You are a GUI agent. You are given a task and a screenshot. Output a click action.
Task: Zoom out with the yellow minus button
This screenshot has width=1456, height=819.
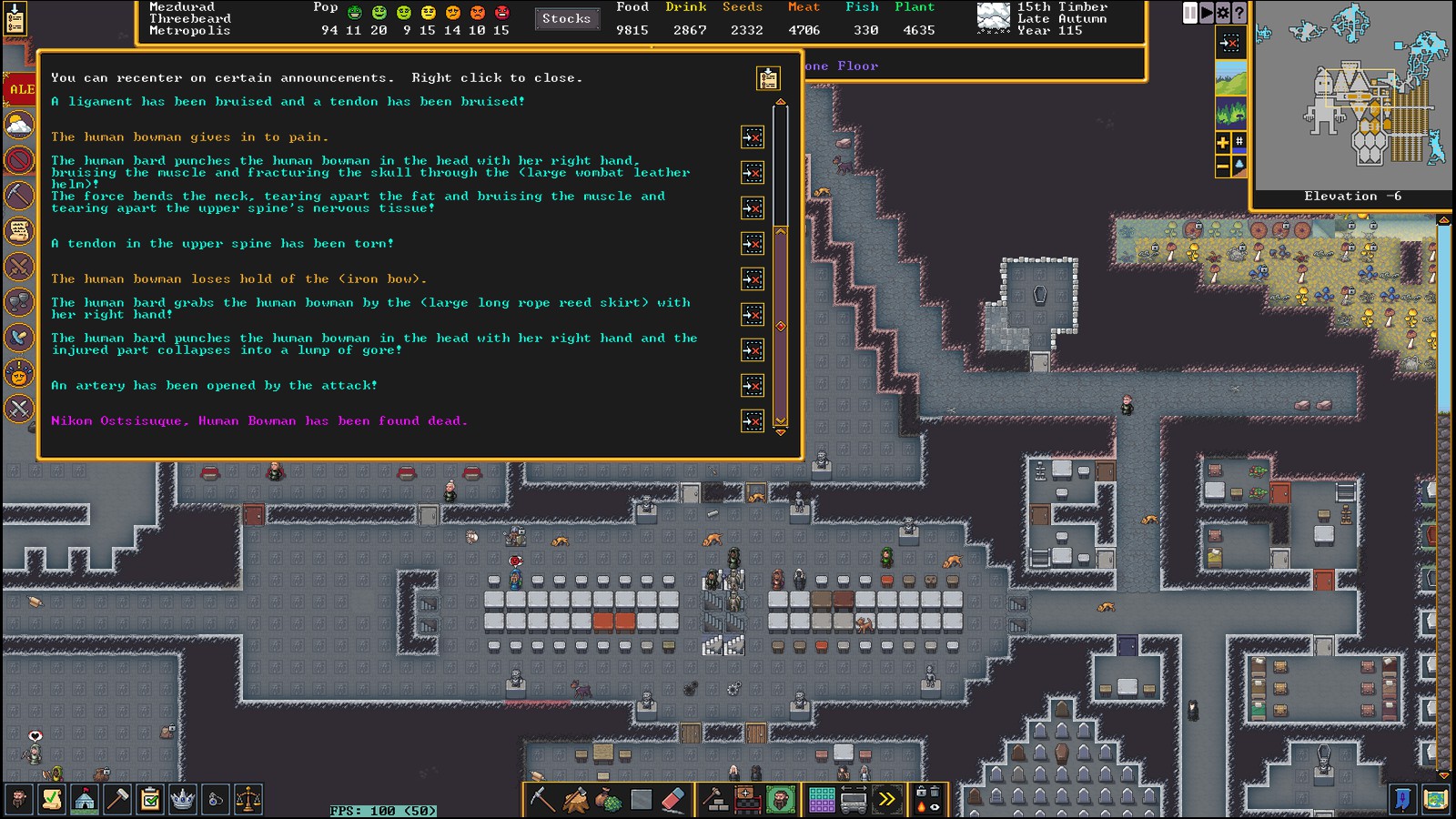(1223, 166)
